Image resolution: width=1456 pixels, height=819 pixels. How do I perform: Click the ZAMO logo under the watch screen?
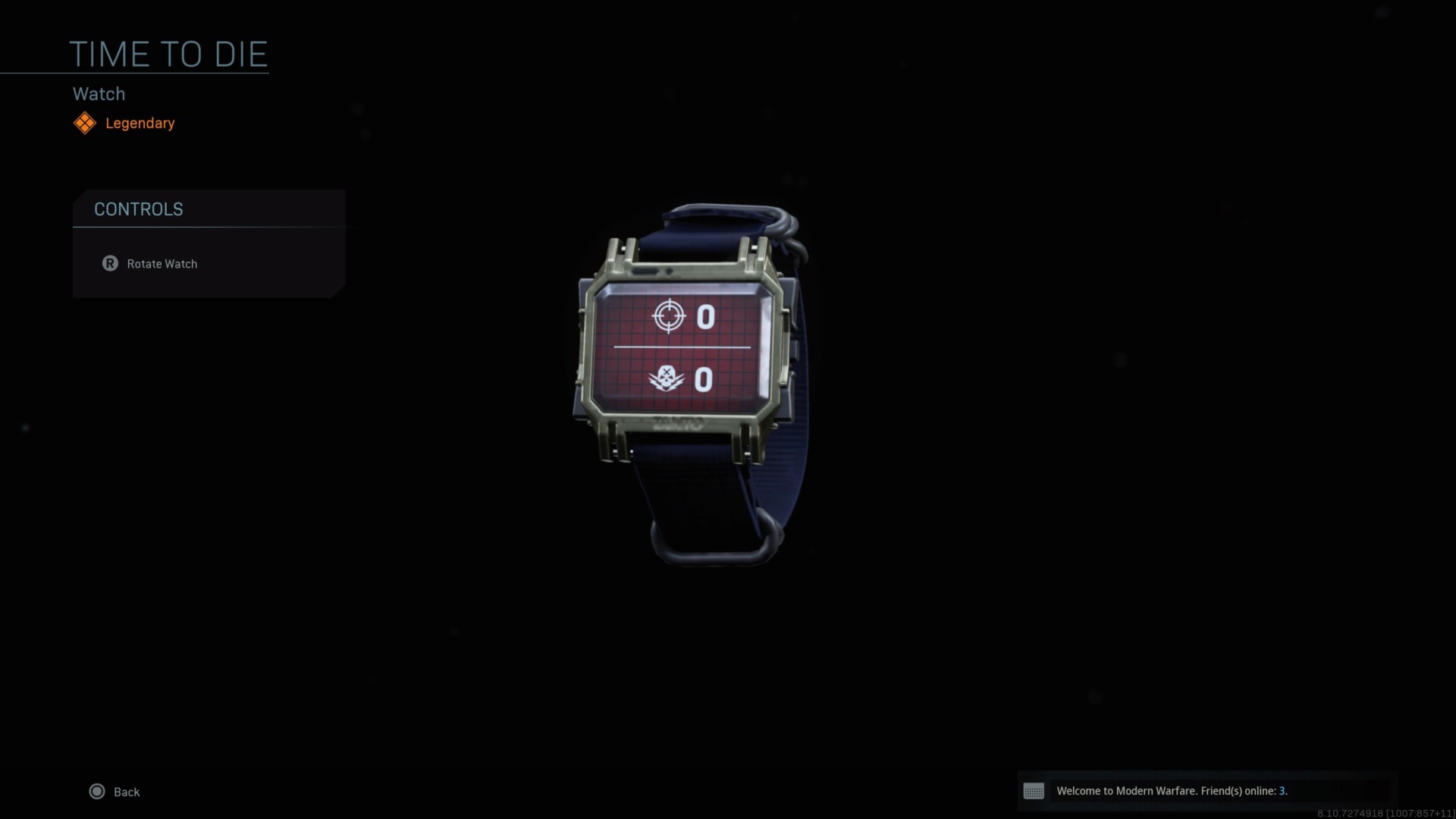click(679, 423)
